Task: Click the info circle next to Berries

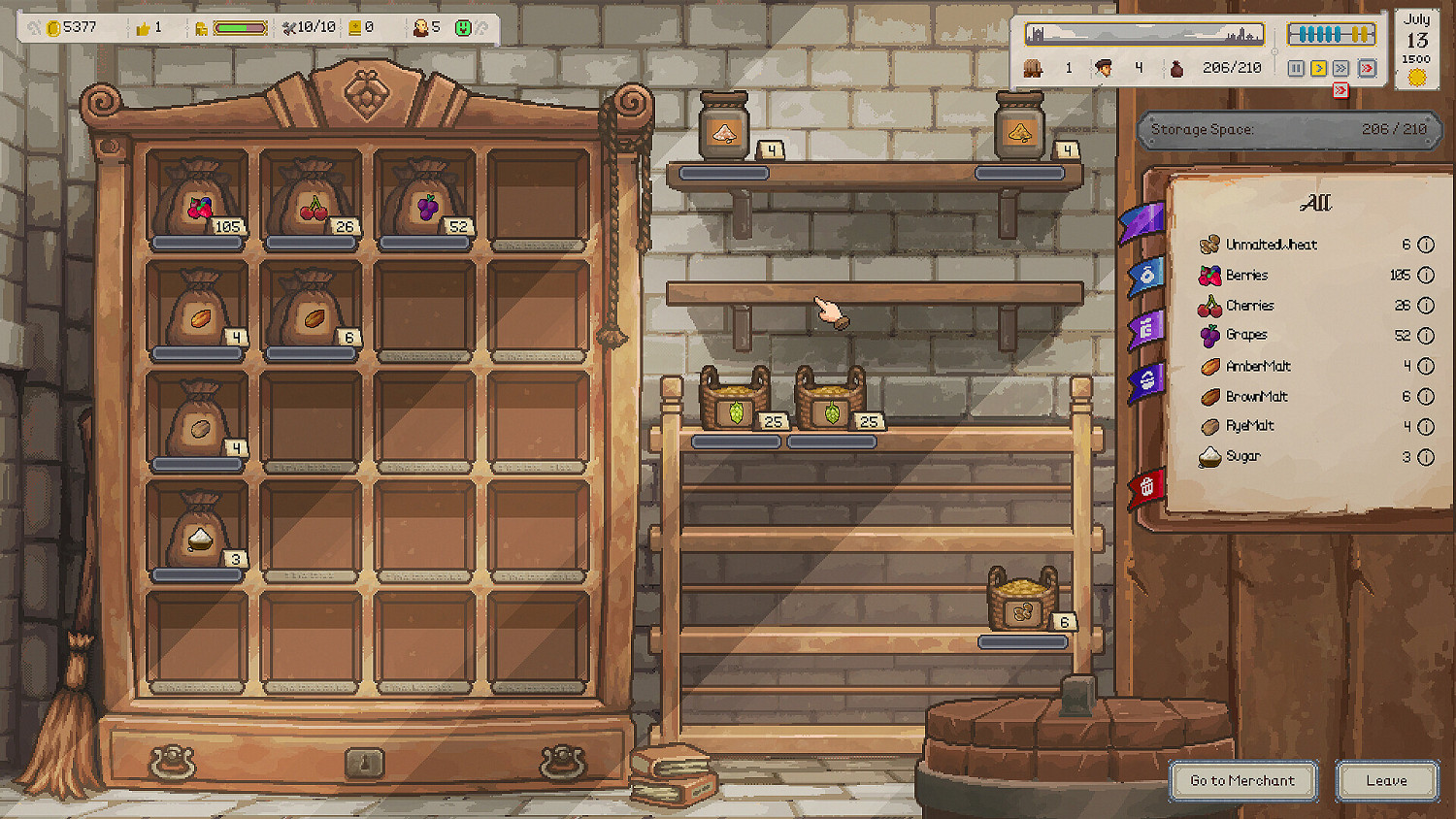Action: (x=1425, y=275)
